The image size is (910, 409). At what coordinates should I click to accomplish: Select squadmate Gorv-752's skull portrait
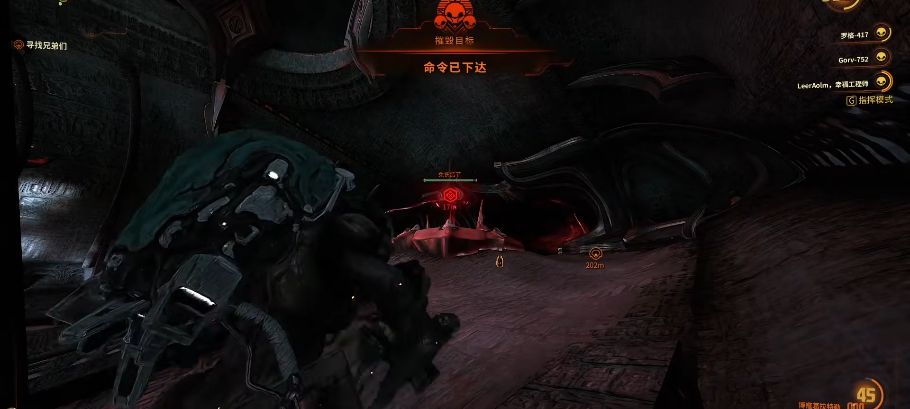881,59
